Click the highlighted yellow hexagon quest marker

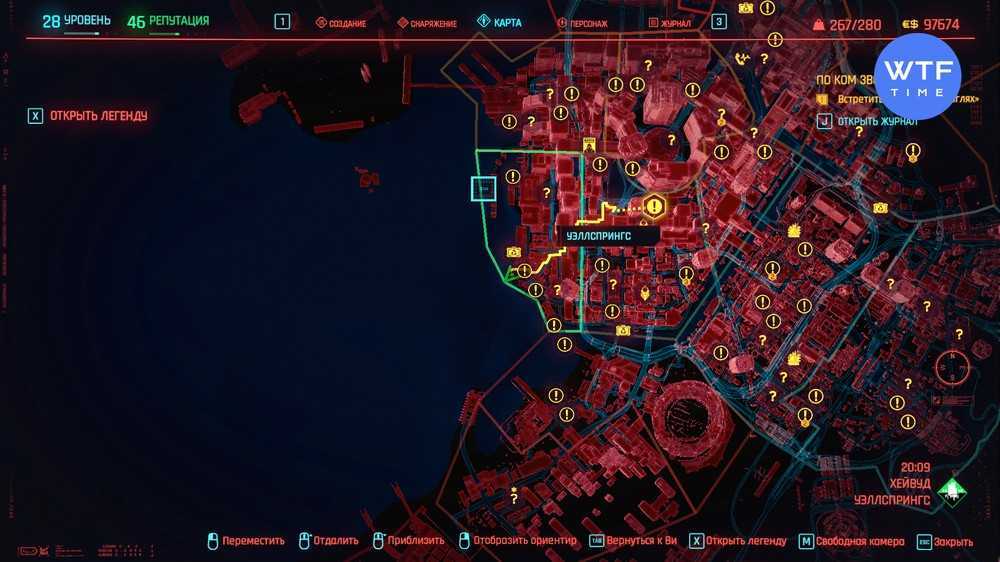point(654,207)
